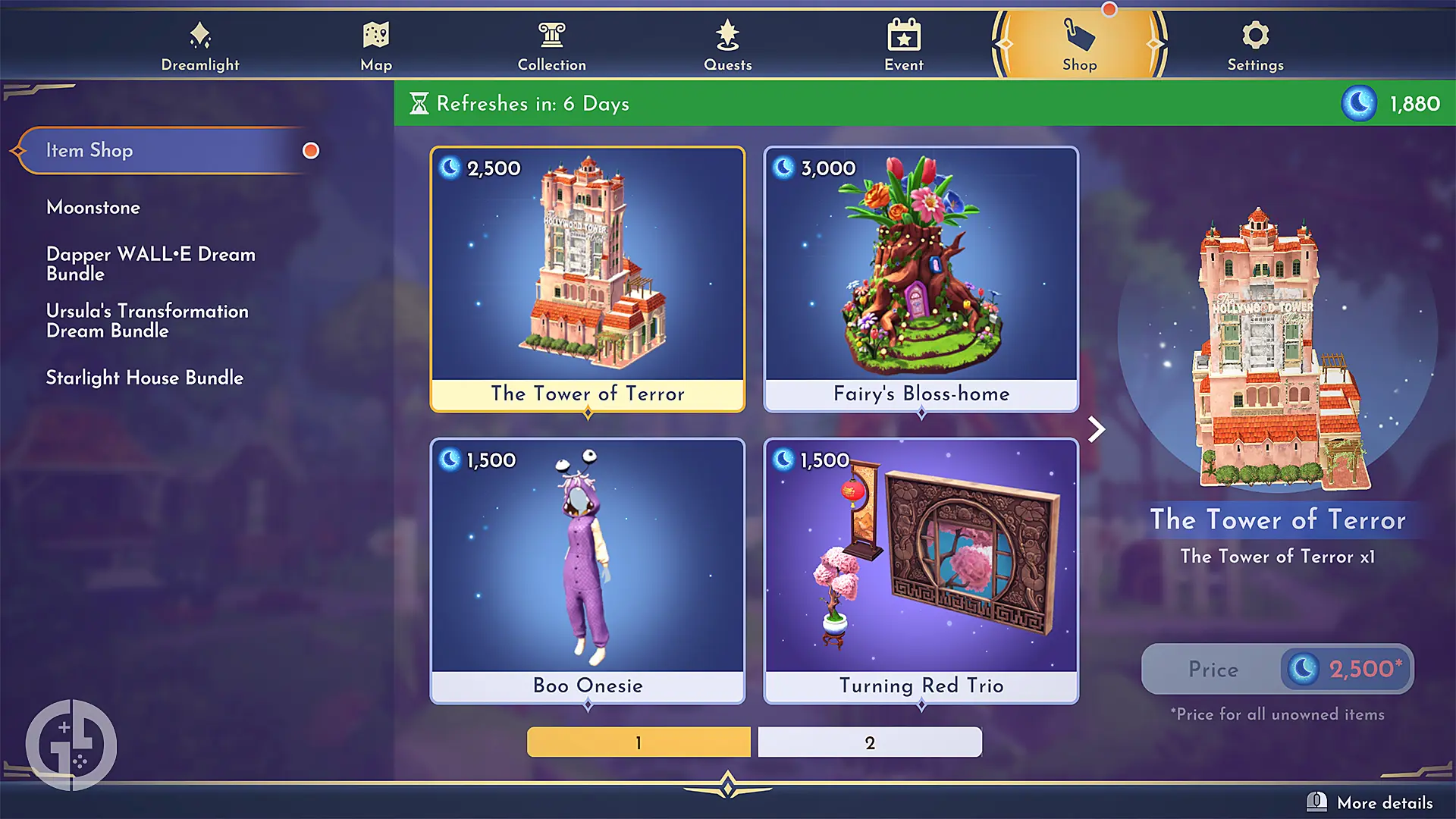Click the hourglass on the refresh banner

[420, 103]
